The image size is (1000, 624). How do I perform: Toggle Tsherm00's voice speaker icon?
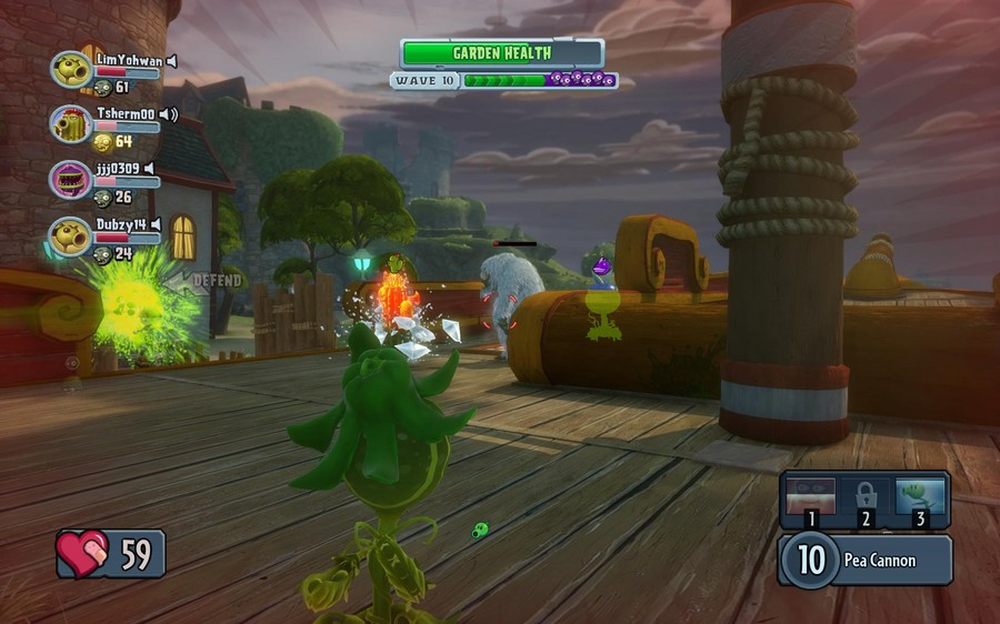168,115
